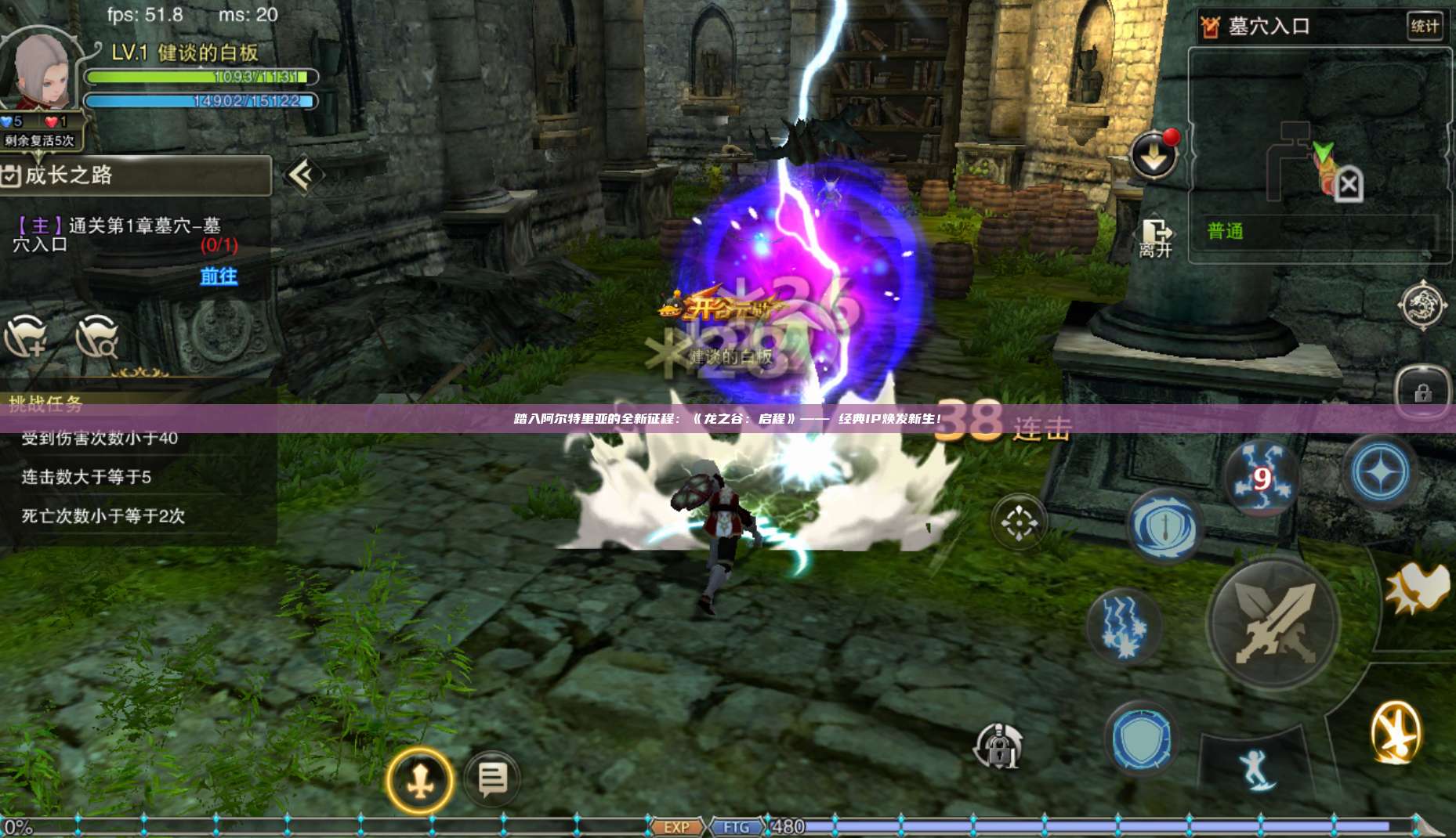Collapse the quest panel with the double-arrow button
Screen dimensions: 1456x838
pos(302,175)
